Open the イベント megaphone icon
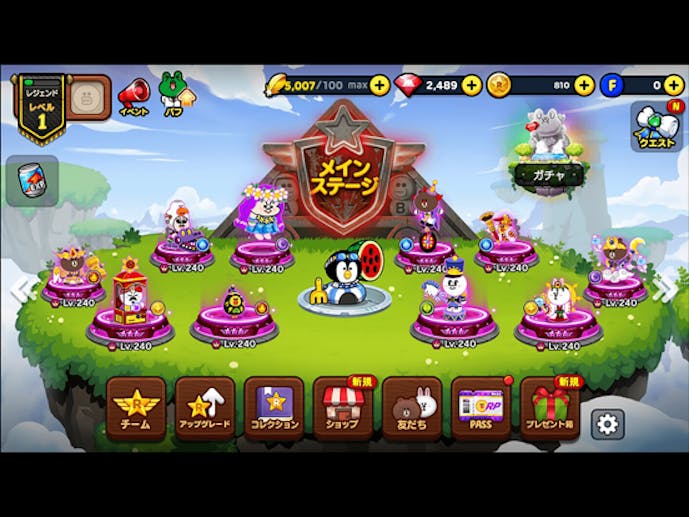Viewport: 689px width, 517px height. (x=133, y=97)
